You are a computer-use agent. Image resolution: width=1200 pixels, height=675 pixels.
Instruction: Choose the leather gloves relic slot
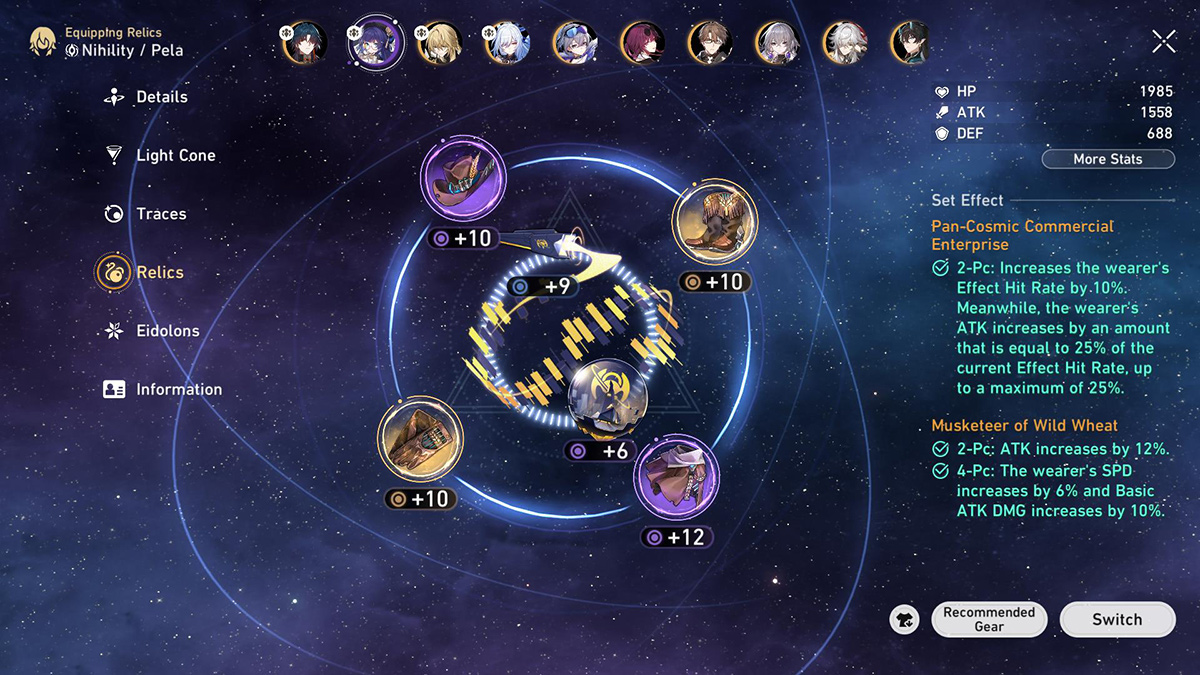(x=421, y=441)
